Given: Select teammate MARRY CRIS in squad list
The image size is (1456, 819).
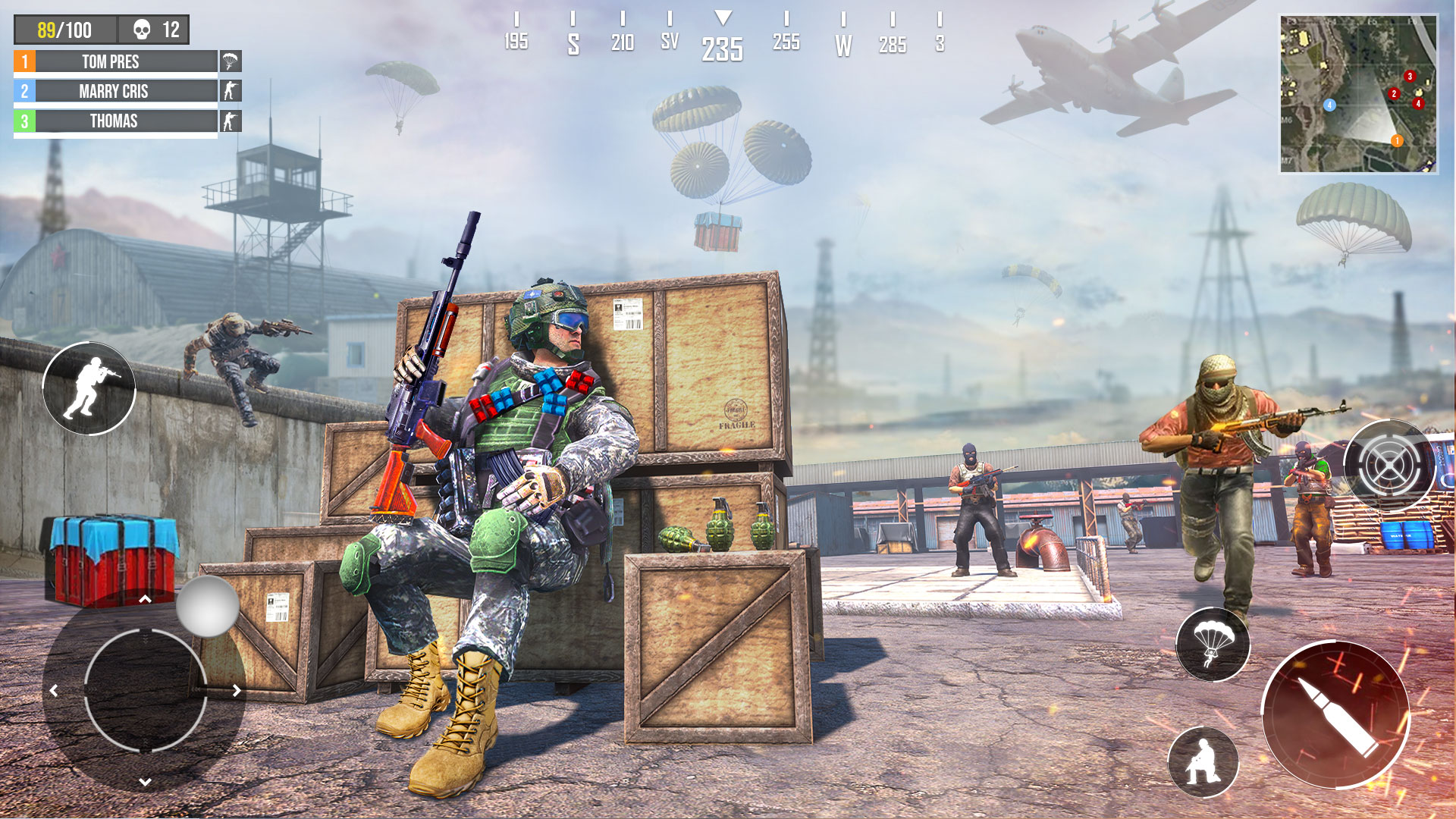Looking at the screenshot, I should click(115, 91).
